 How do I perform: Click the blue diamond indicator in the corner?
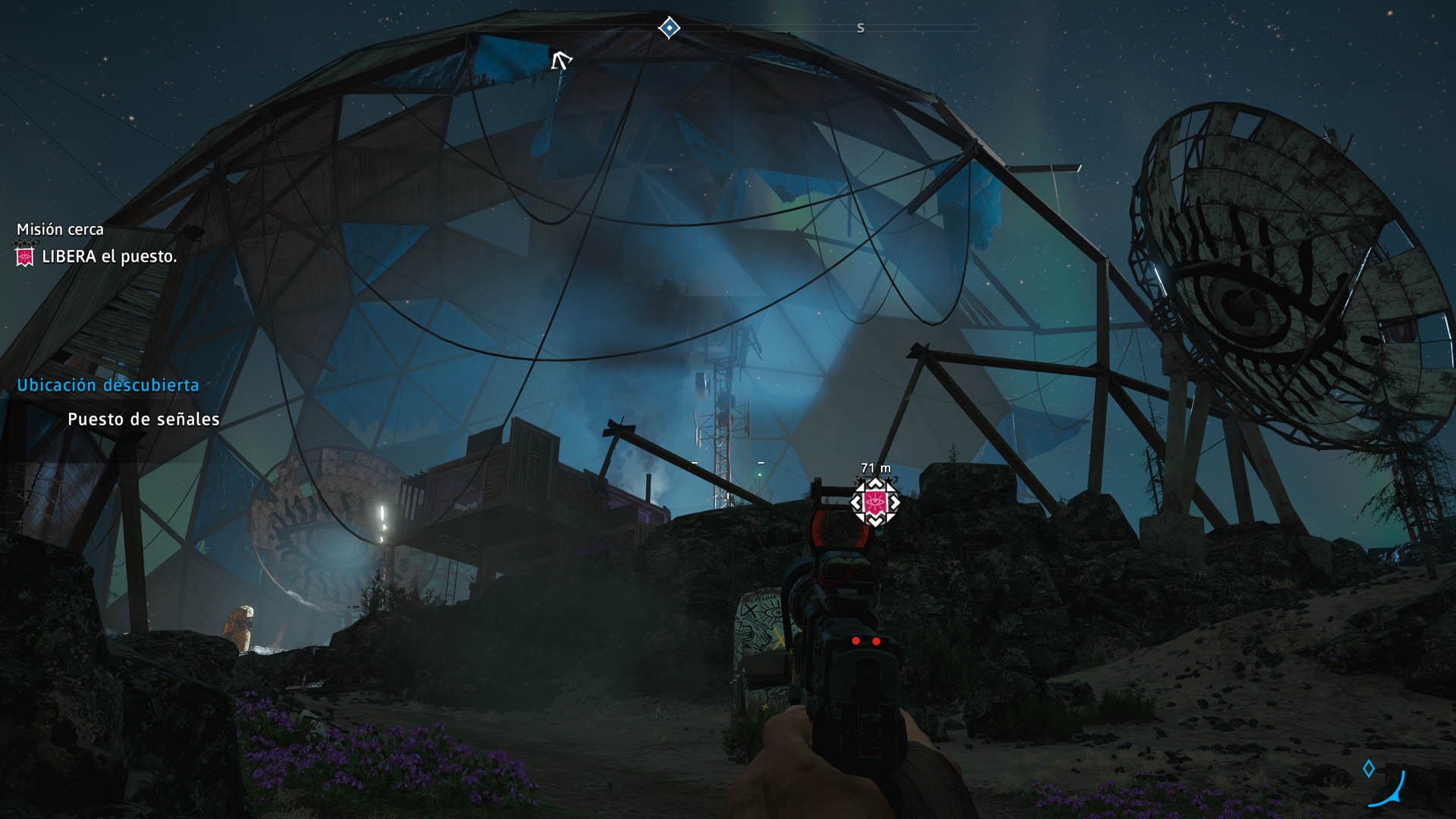tap(1369, 769)
